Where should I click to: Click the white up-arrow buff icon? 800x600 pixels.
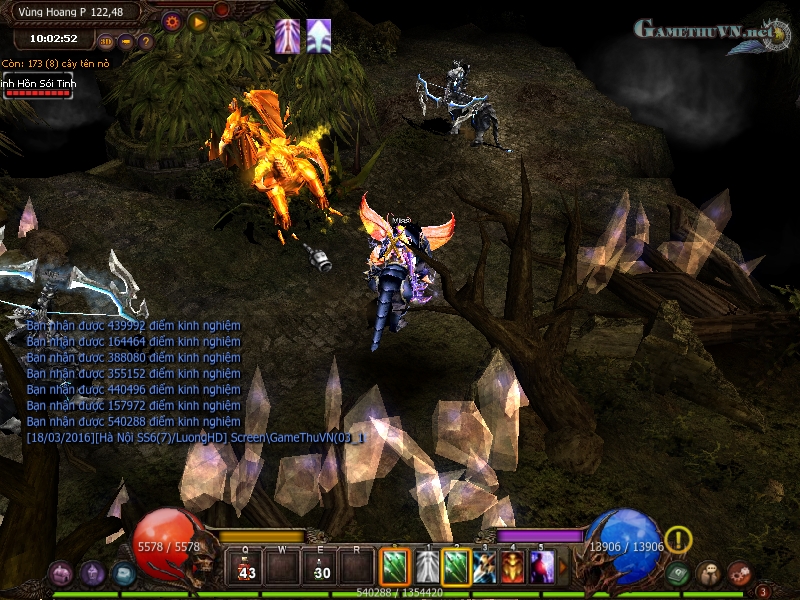[x=319, y=35]
